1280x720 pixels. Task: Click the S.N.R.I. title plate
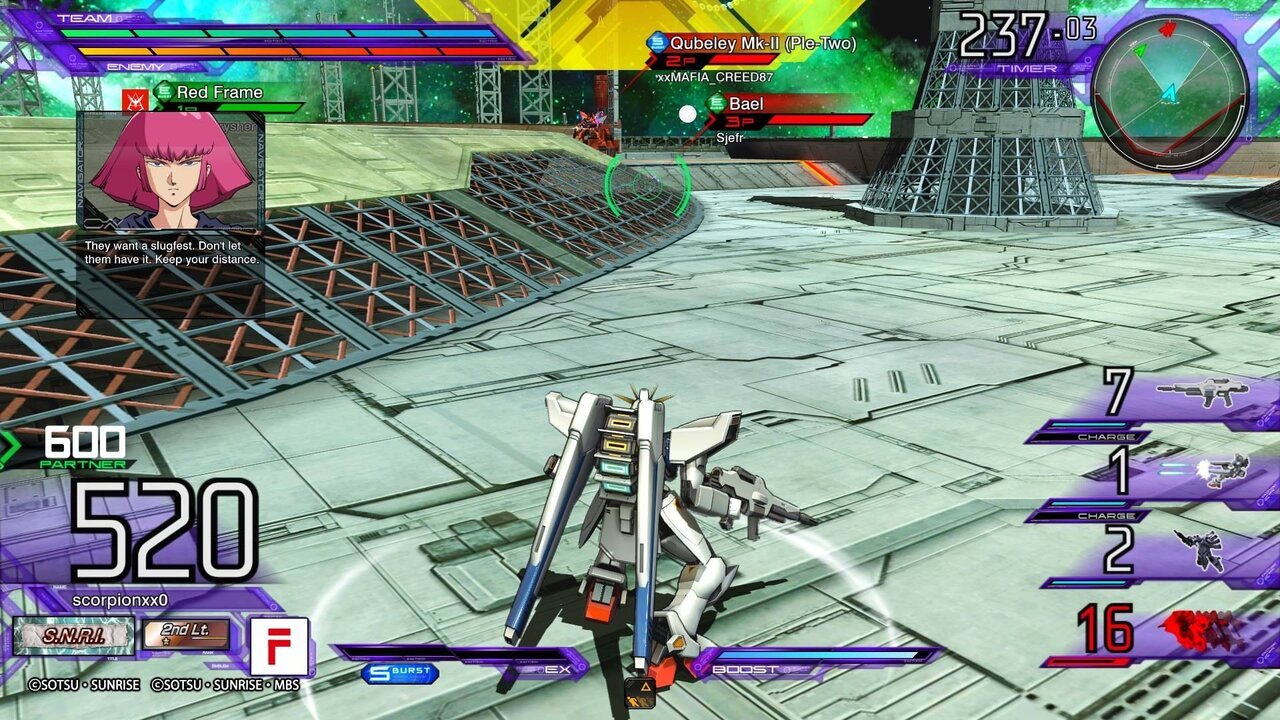tap(73, 636)
